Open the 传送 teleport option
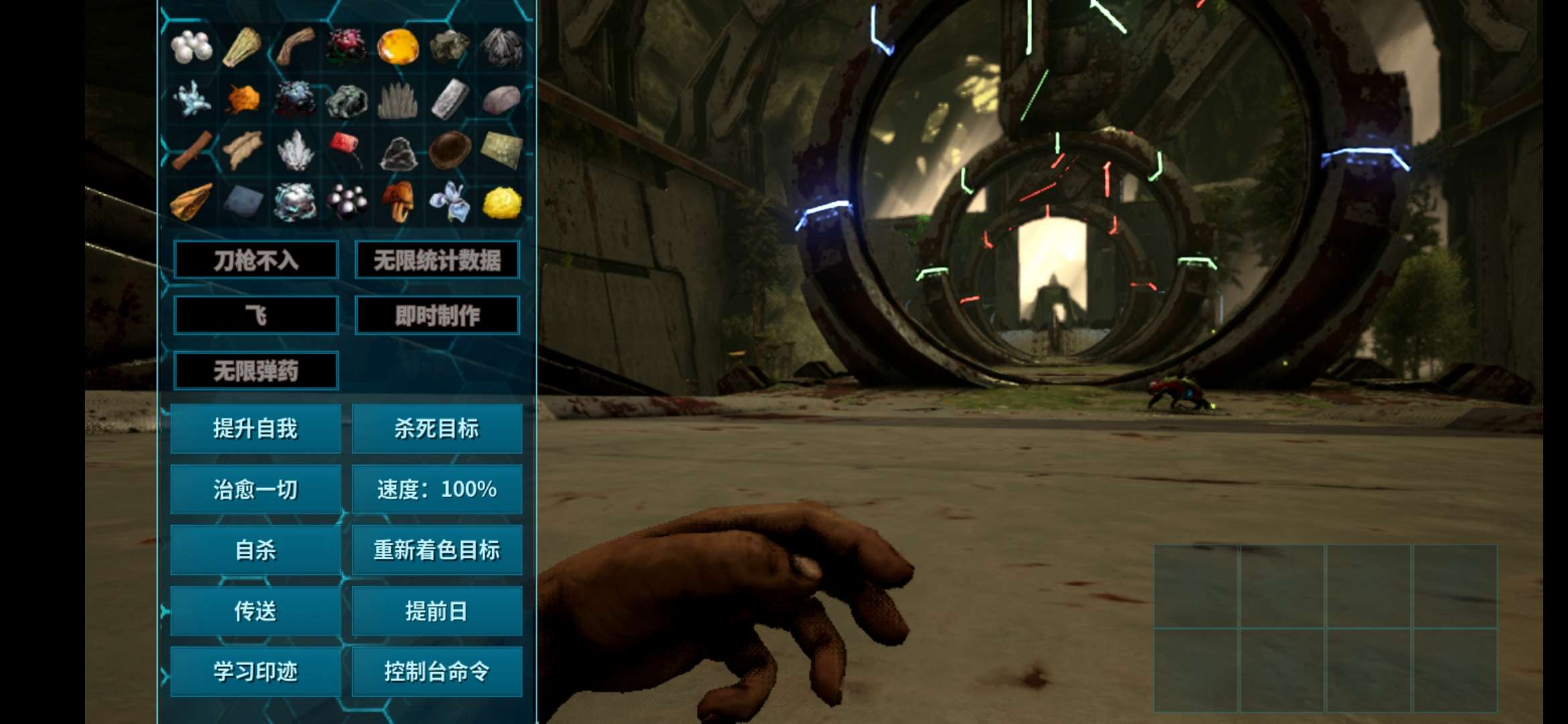The height and width of the screenshot is (724, 1568). coord(255,611)
